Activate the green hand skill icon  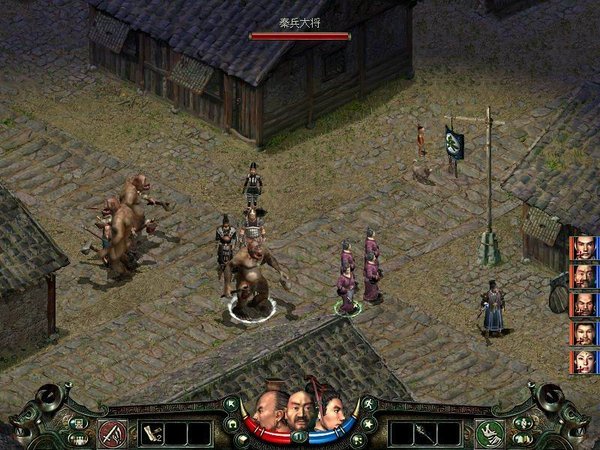(x=489, y=433)
